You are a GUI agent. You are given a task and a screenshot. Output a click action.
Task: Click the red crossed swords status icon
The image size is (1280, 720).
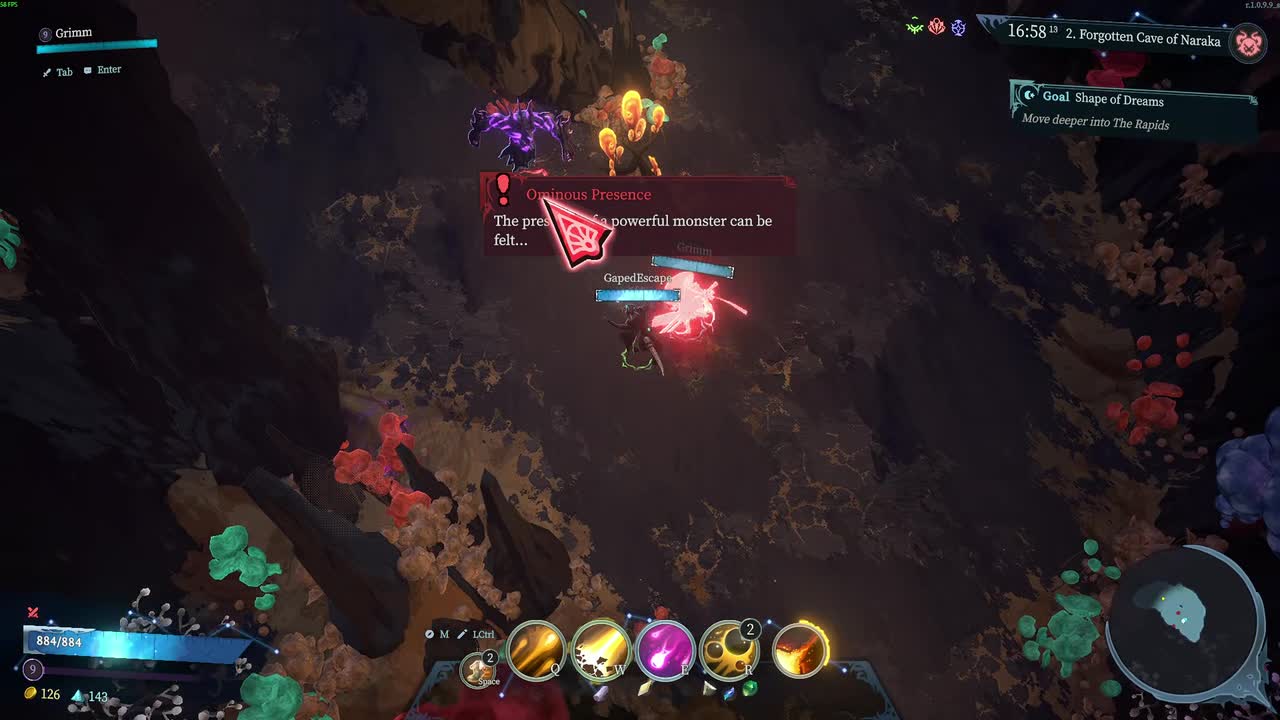click(33, 612)
